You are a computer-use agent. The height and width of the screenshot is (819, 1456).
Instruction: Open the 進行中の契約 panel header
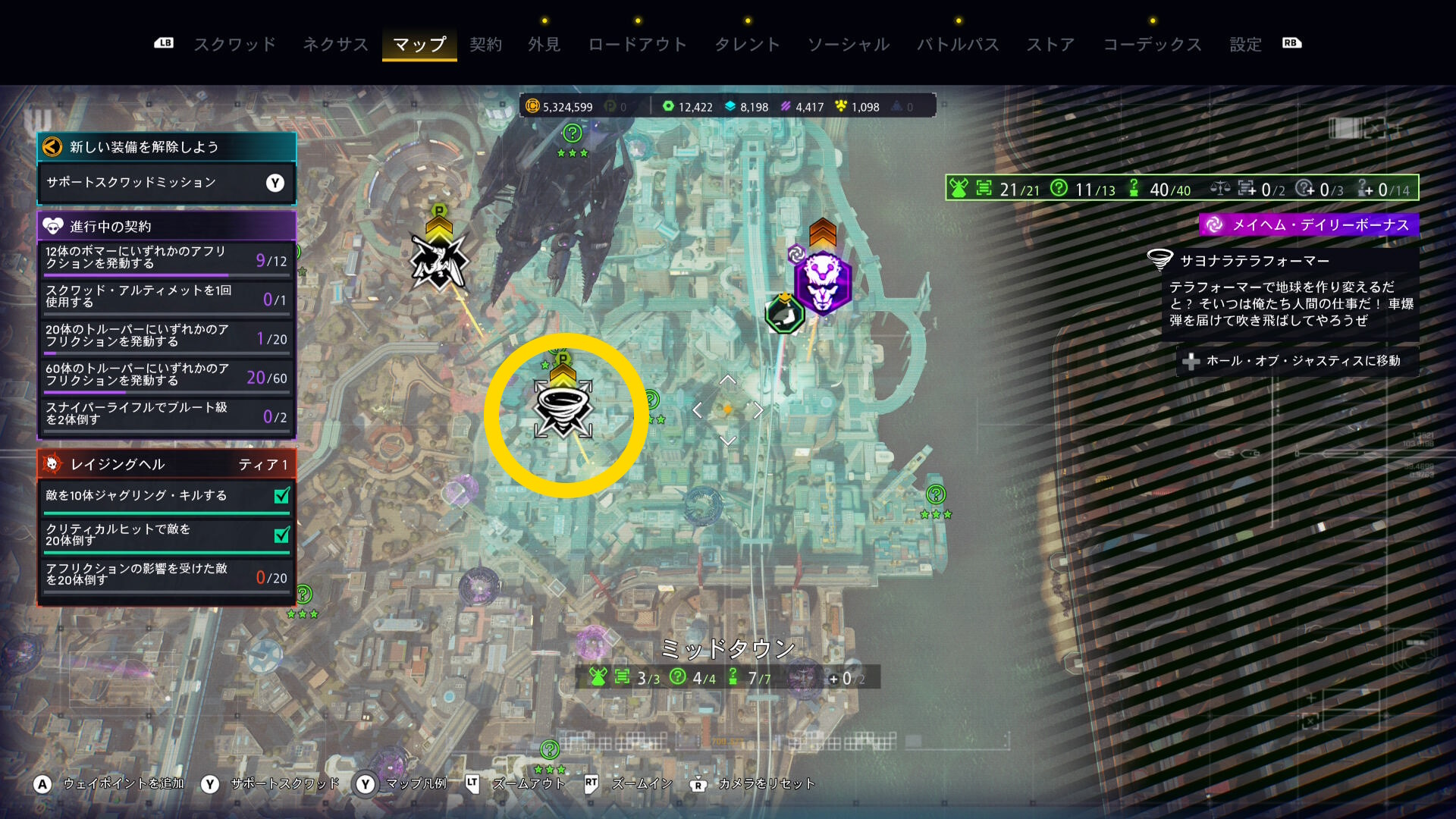pyautogui.click(x=166, y=226)
